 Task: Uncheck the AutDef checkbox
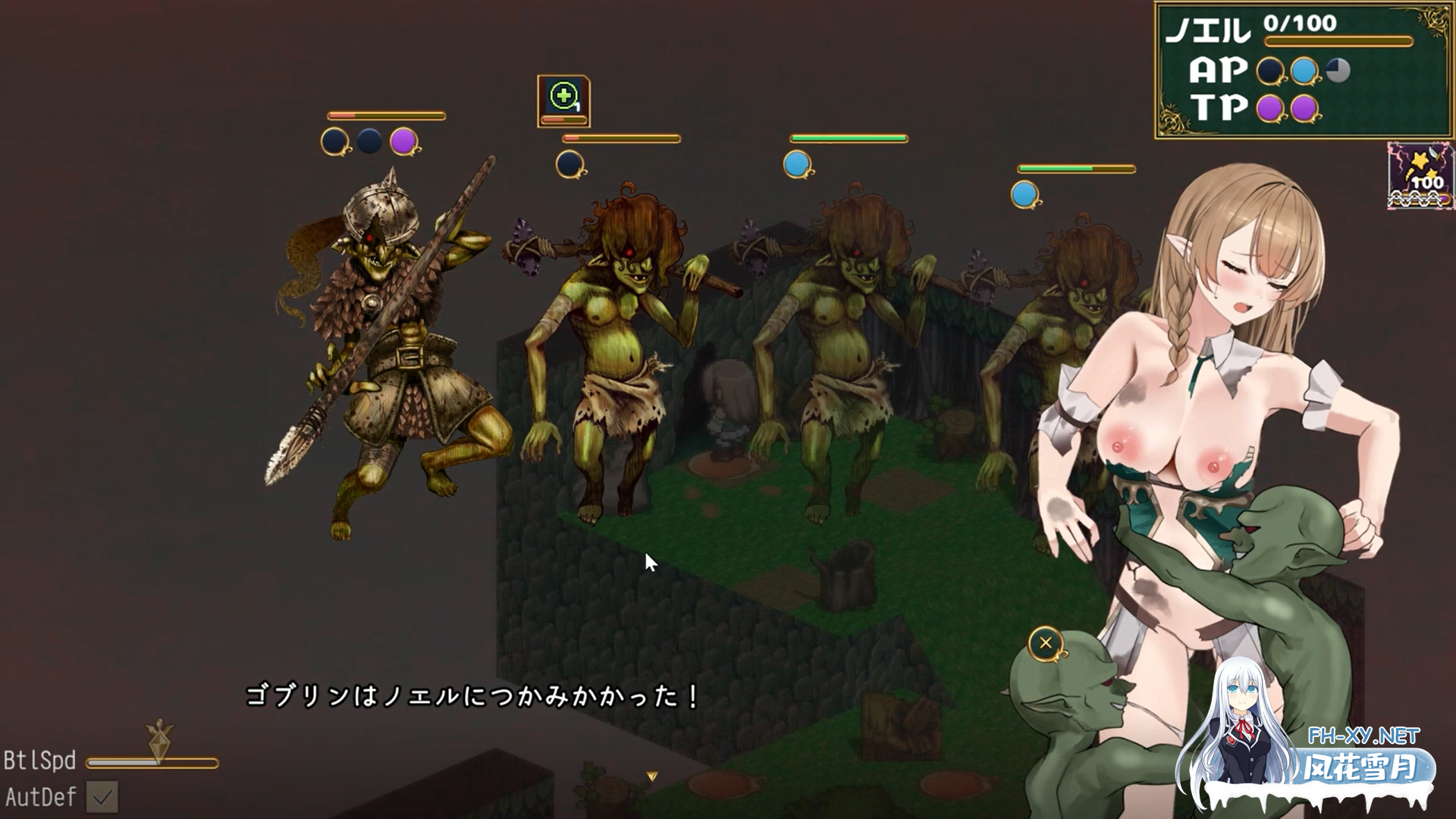[102, 798]
